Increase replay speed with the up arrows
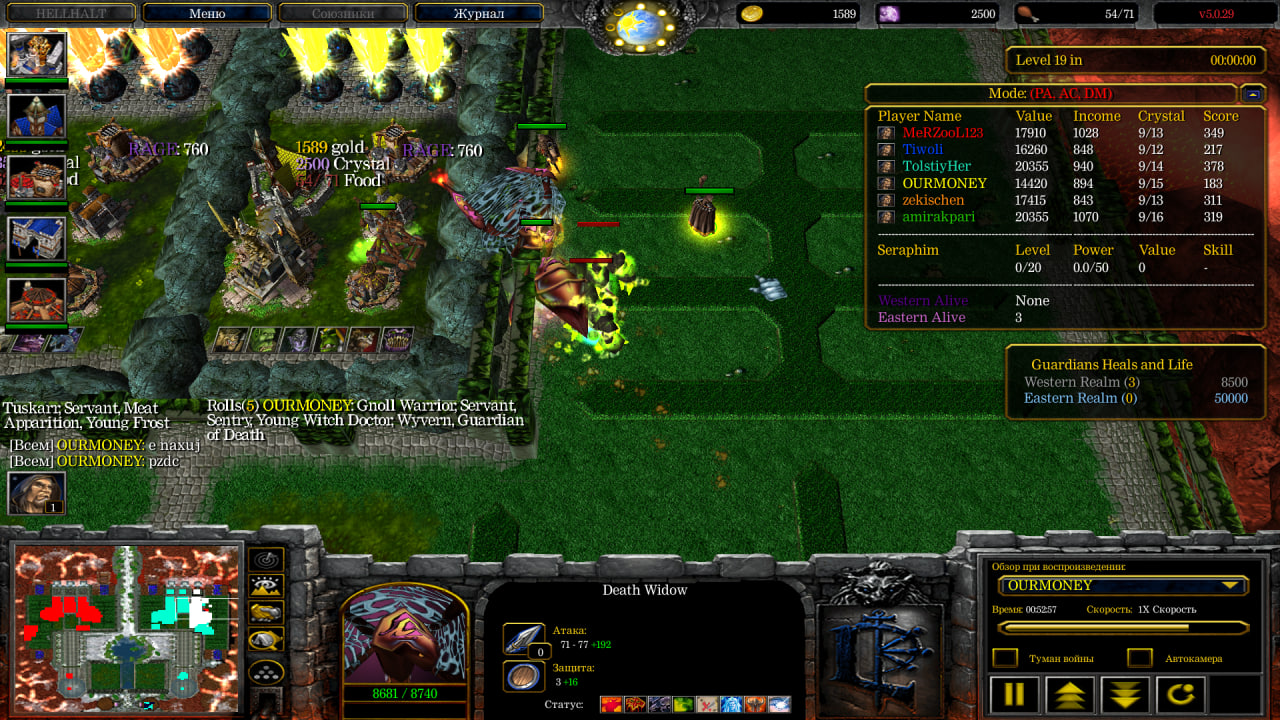 click(1069, 694)
